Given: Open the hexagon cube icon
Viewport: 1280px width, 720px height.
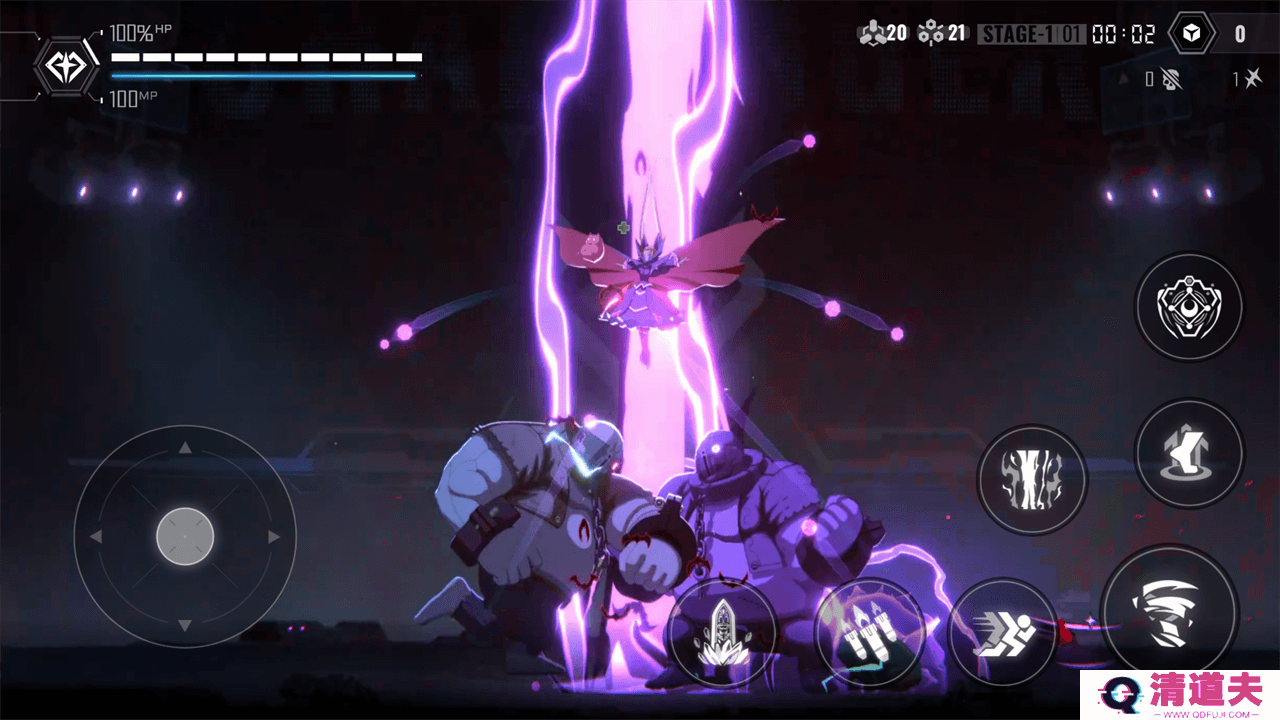Looking at the screenshot, I should tap(1191, 34).
